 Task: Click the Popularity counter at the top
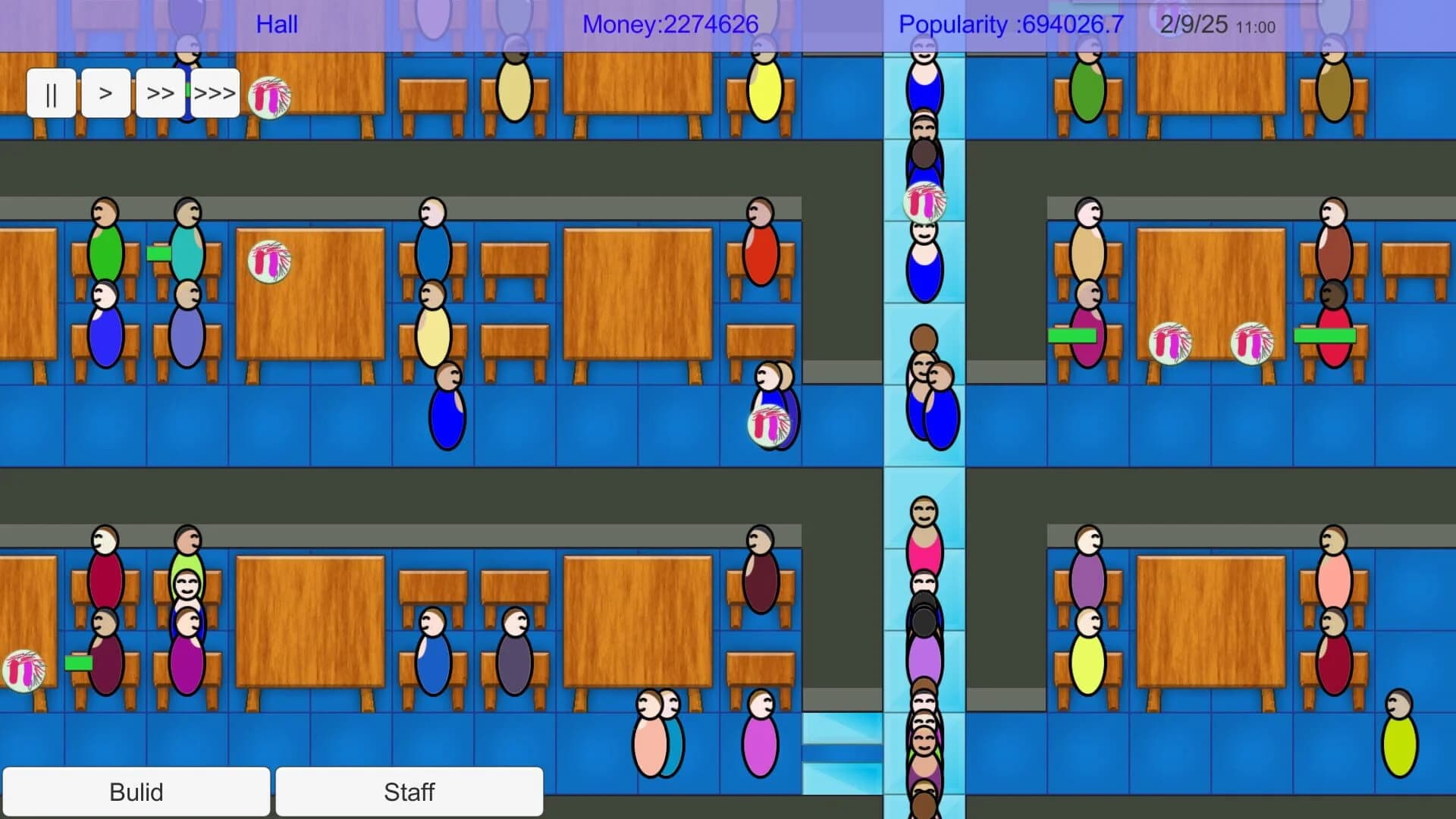1010,24
